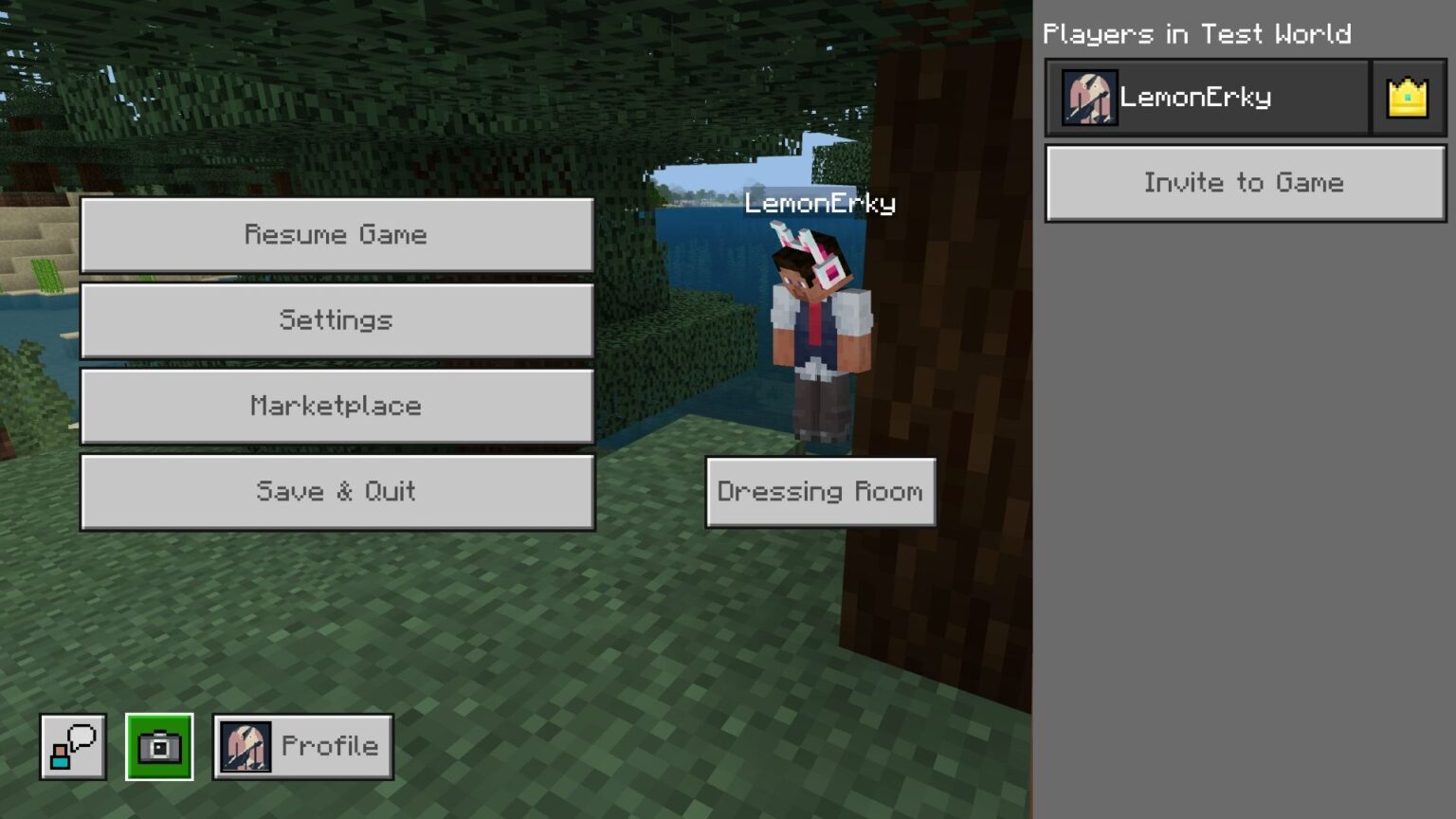Select the green camera screenshot icon
The height and width of the screenshot is (819, 1456).
(x=161, y=746)
